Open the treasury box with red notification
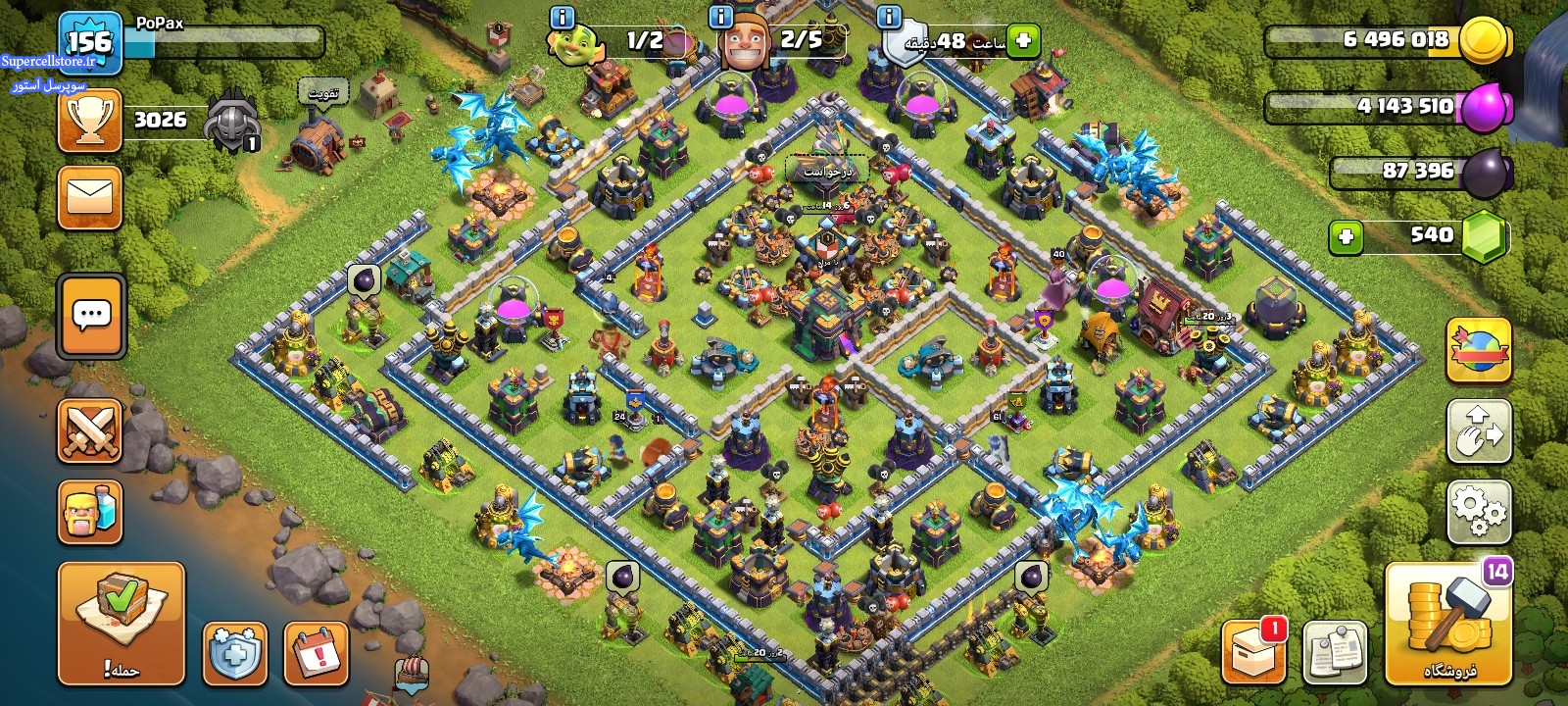Image resolution: width=1568 pixels, height=706 pixels. (1253, 651)
